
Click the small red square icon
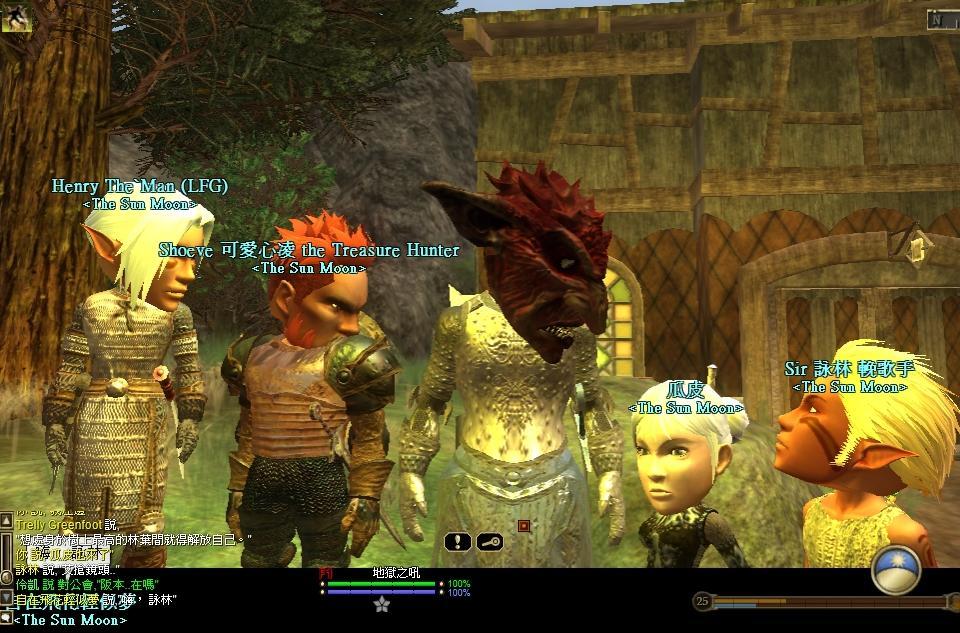[523, 526]
